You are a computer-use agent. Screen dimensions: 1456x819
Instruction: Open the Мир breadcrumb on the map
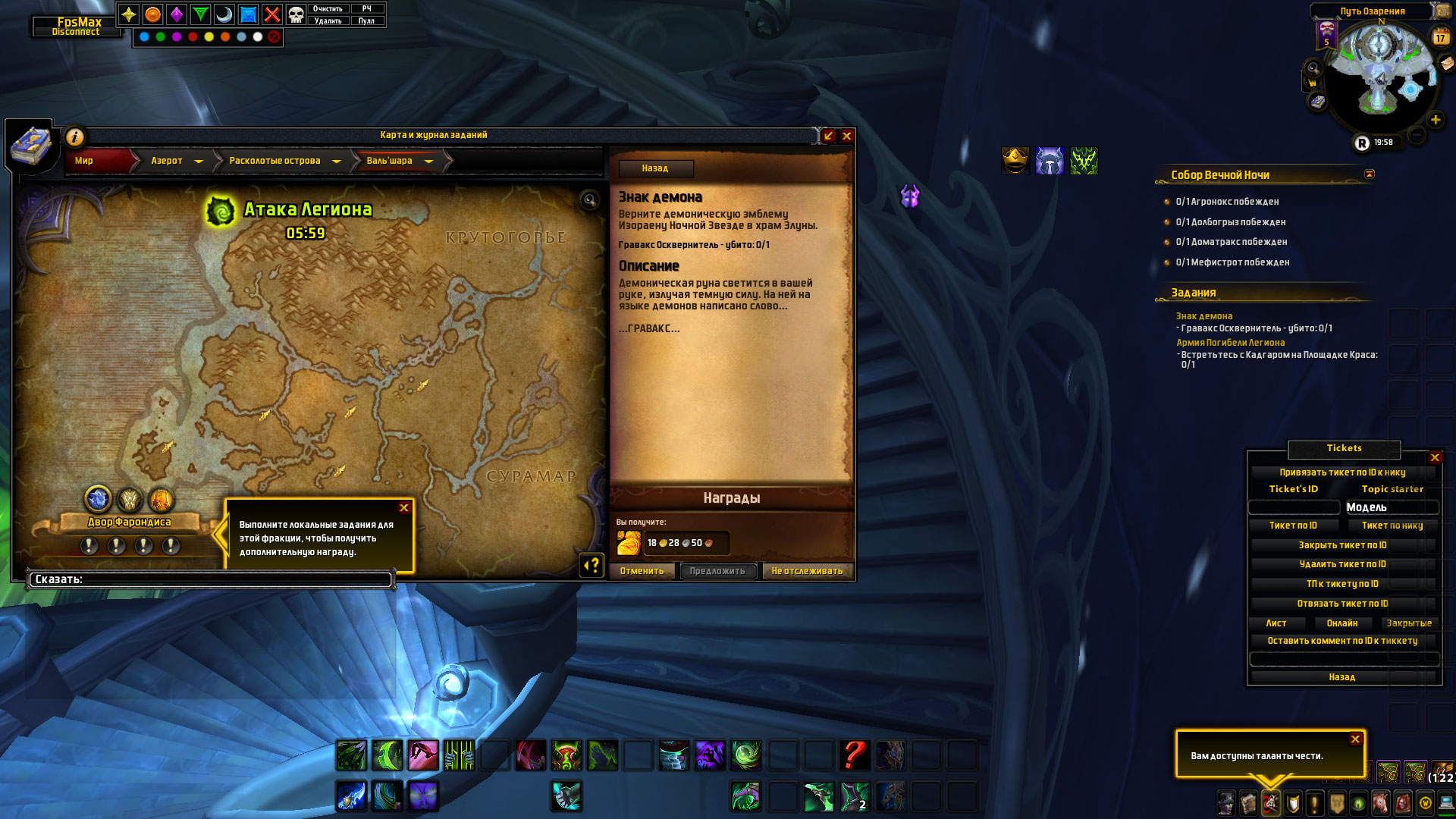pyautogui.click(x=84, y=161)
